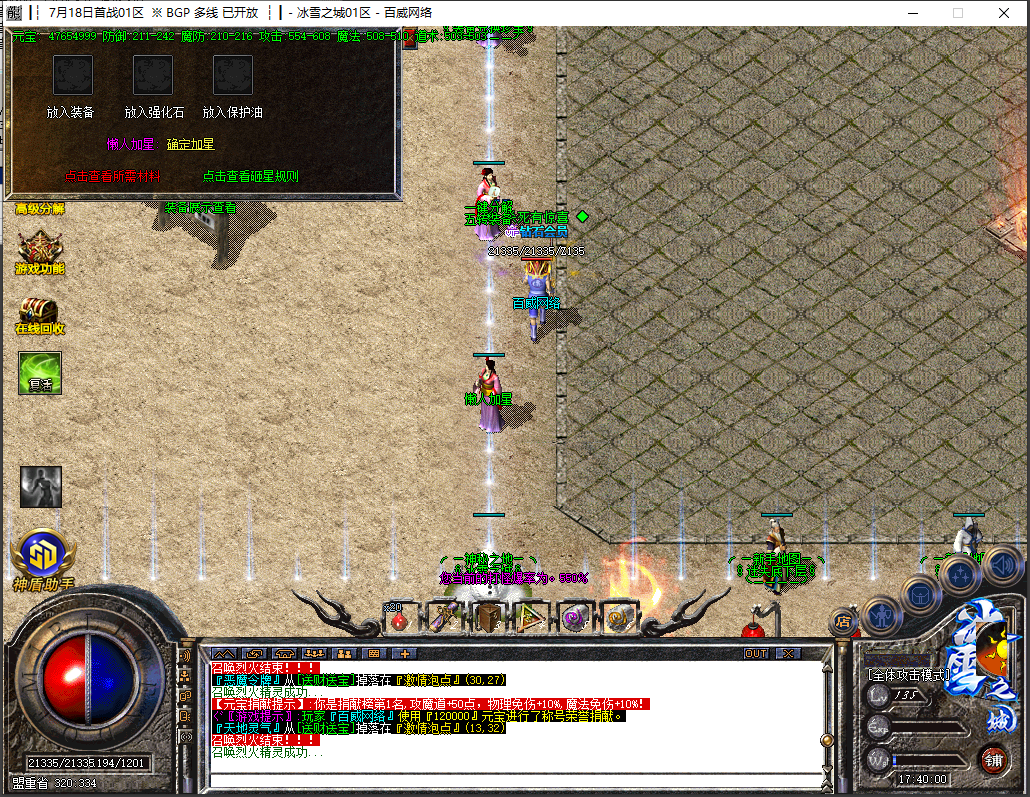This screenshot has height=797, width=1030.
Task: Open the bag inventory round button
Action: [x=920, y=593]
